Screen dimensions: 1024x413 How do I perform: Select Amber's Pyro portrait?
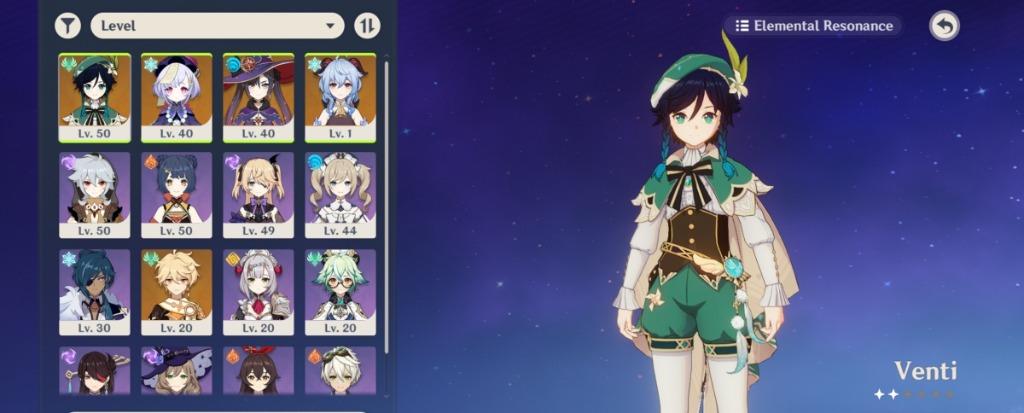click(x=258, y=370)
